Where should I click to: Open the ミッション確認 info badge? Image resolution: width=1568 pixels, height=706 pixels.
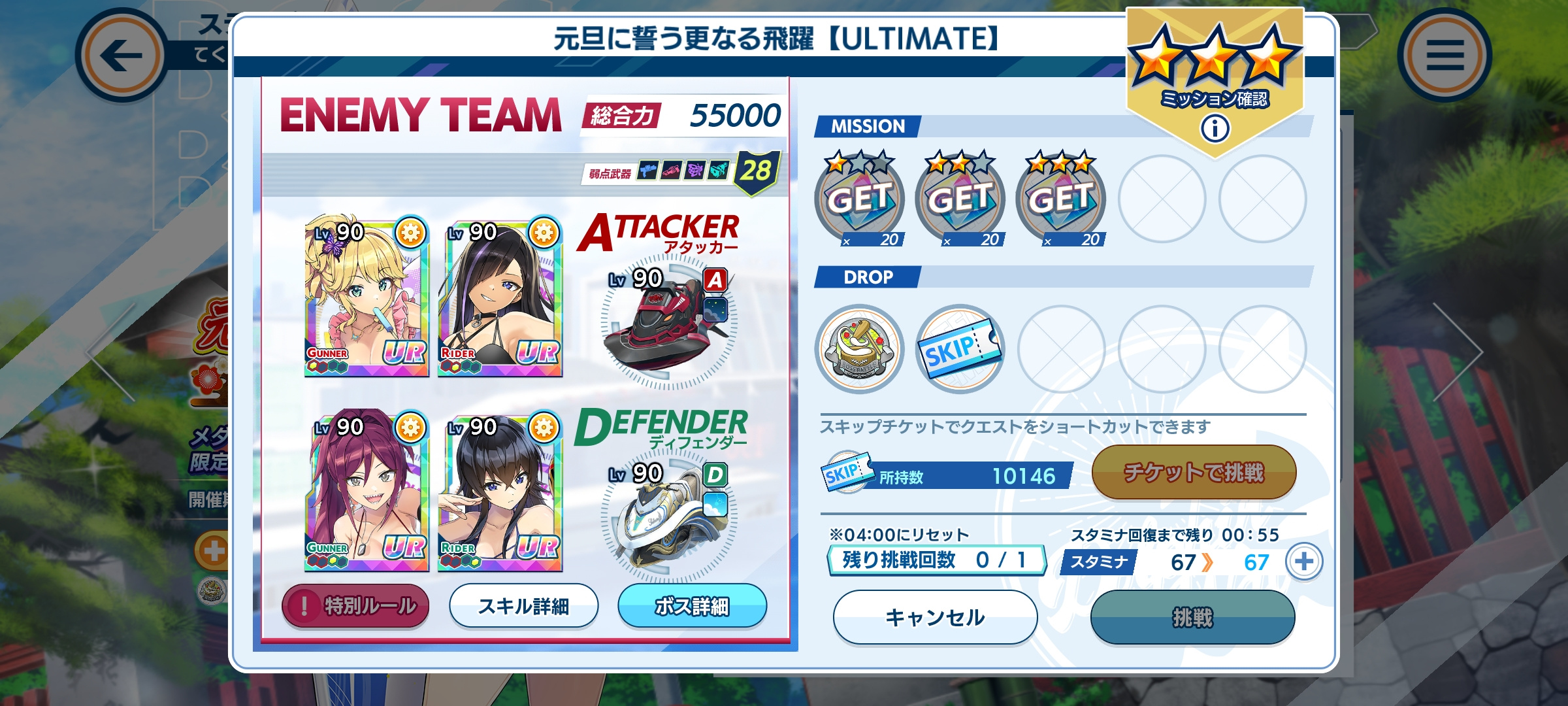click(x=1215, y=128)
